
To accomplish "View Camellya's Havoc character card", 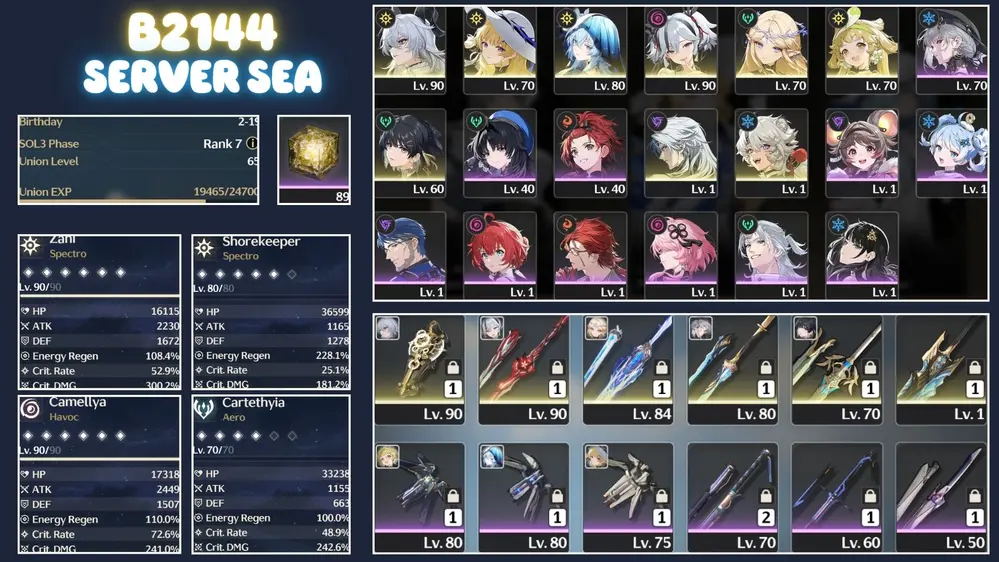I will tap(99, 473).
